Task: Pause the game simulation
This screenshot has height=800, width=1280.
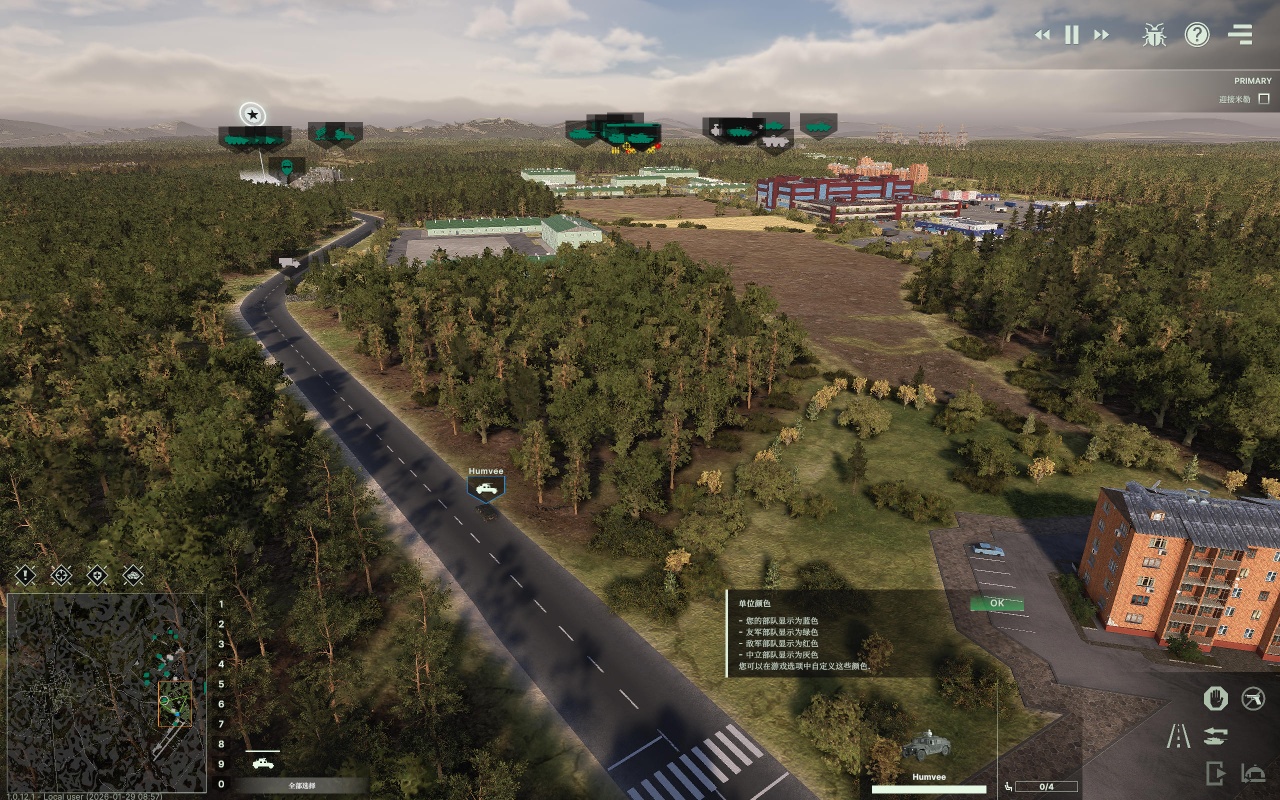Action: click(1070, 34)
